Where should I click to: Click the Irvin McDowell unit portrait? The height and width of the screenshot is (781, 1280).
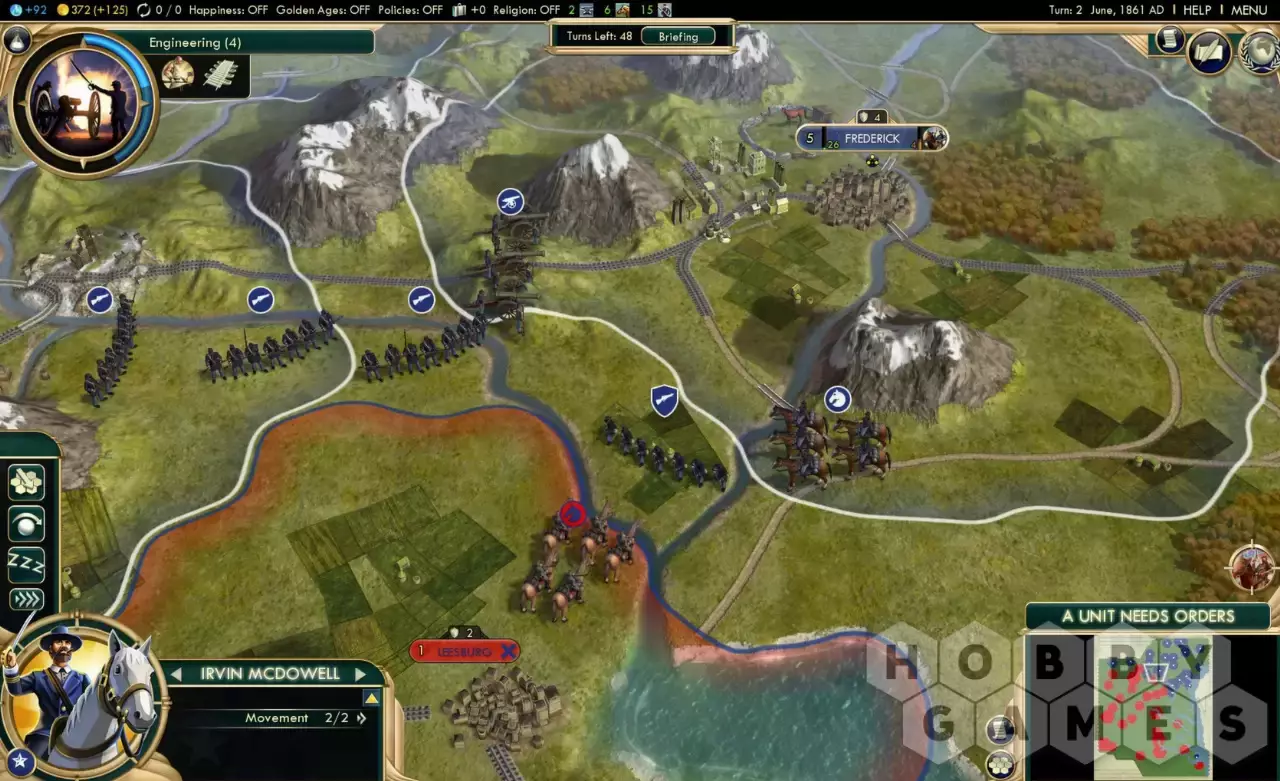pos(80,692)
